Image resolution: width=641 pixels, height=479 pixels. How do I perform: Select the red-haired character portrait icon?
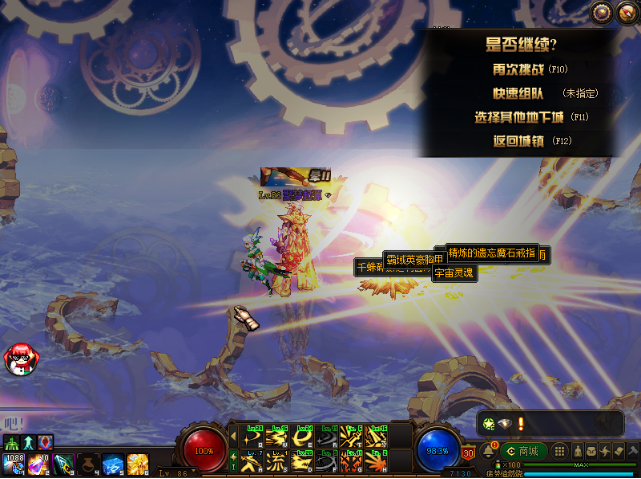pyautogui.click(x=17, y=357)
